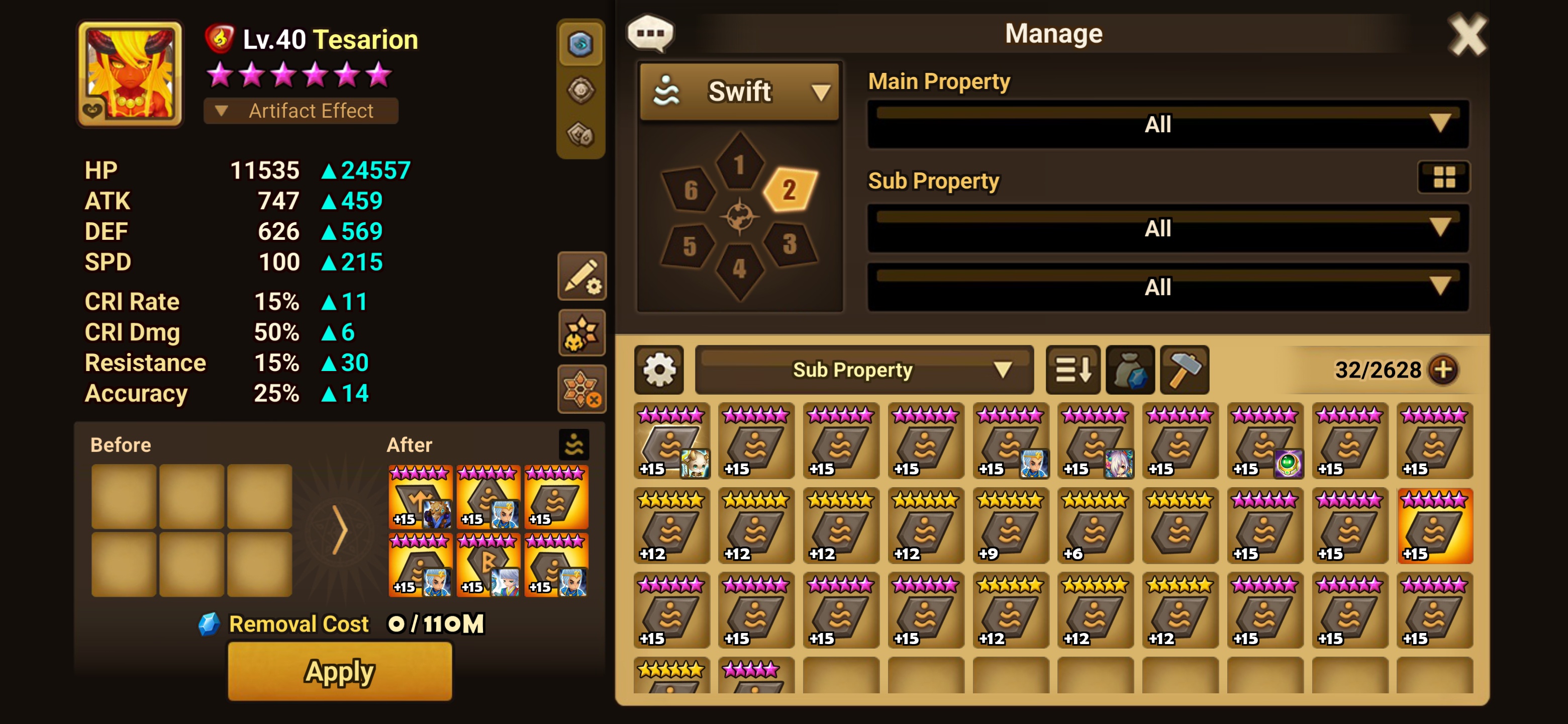Open the Sub Property sort dropdown
Image resolution: width=1568 pixels, height=724 pixels.
(864, 370)
